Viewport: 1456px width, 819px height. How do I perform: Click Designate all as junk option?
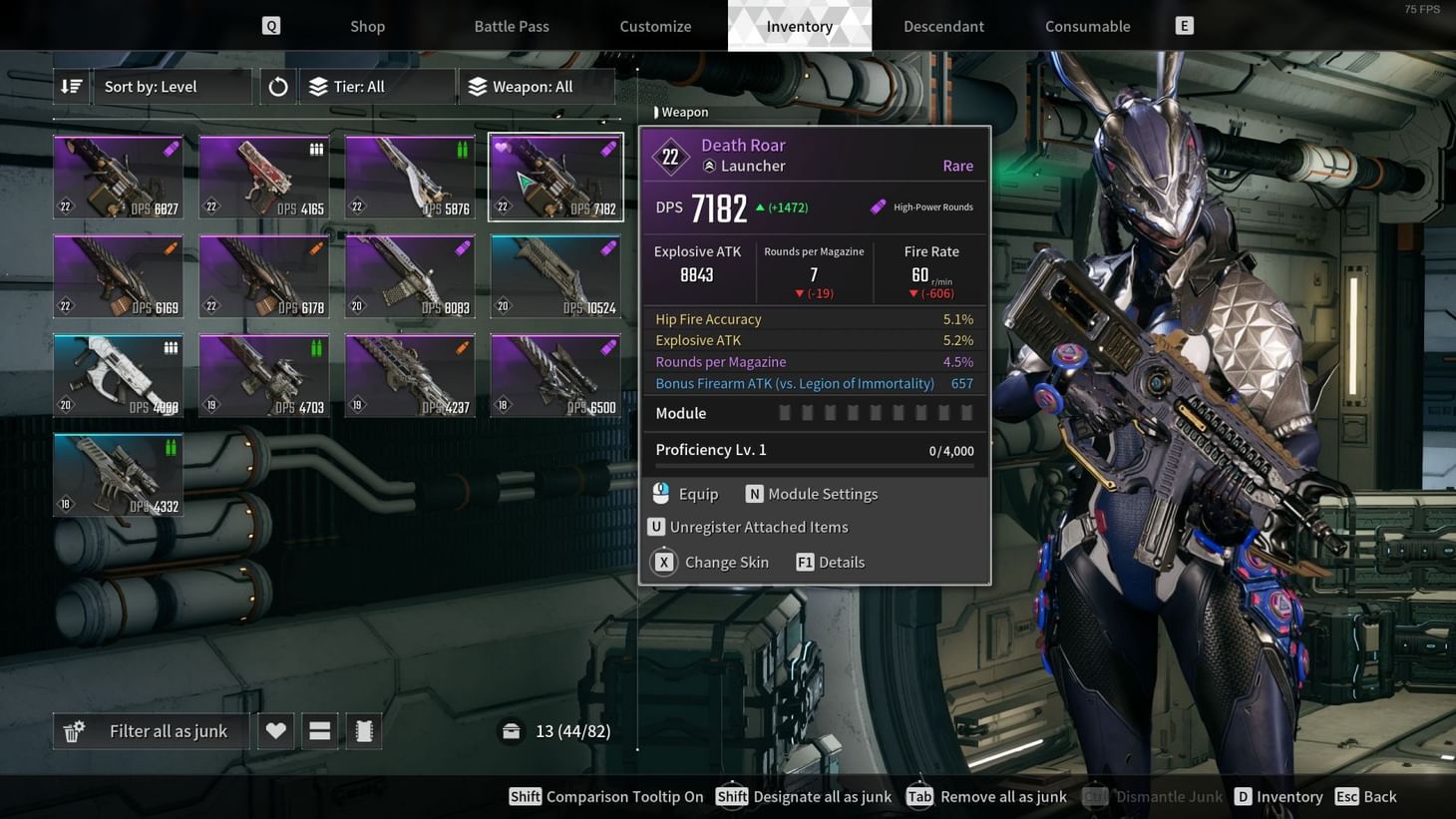(803, 796)
